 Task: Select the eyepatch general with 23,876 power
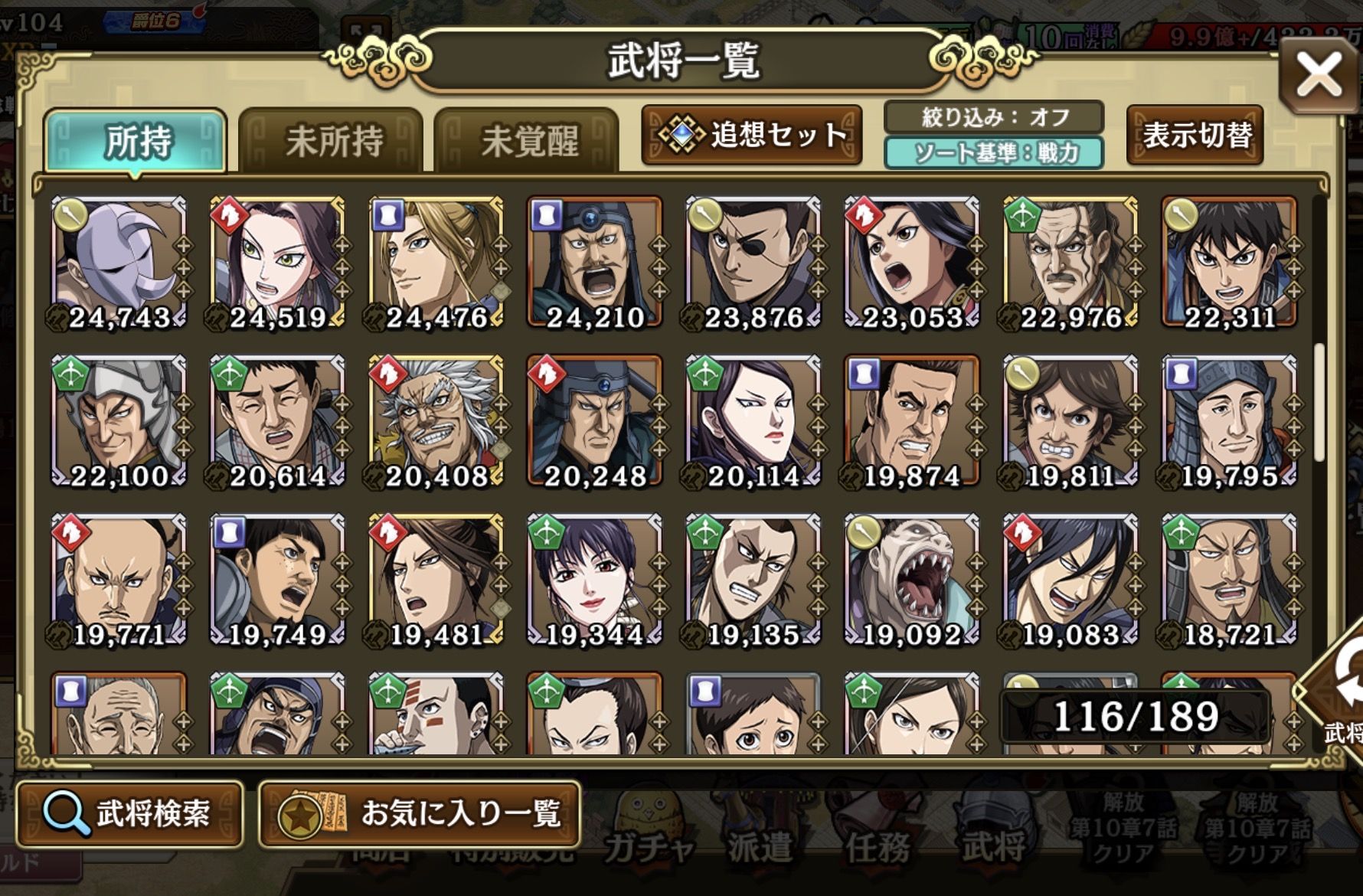tap(753, 262)
